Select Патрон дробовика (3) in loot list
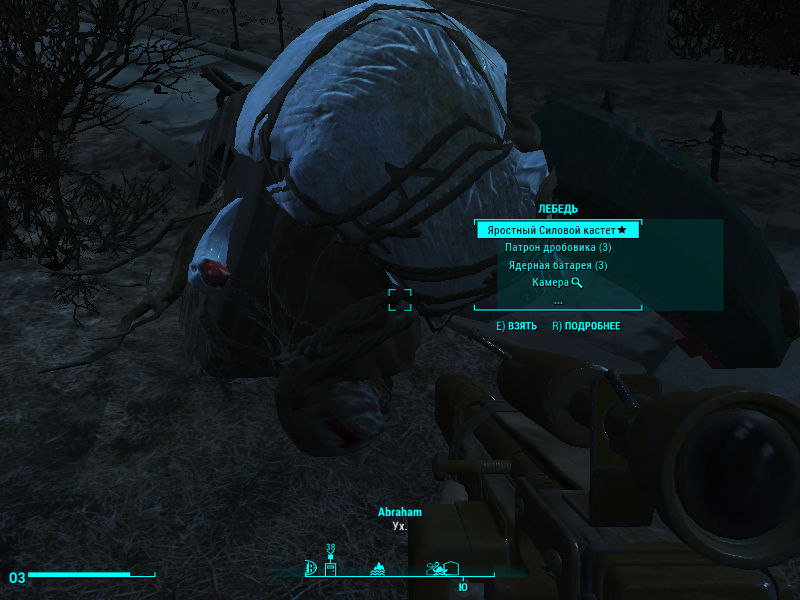This screenshot has width=800, height=600. tap(558, 247)
